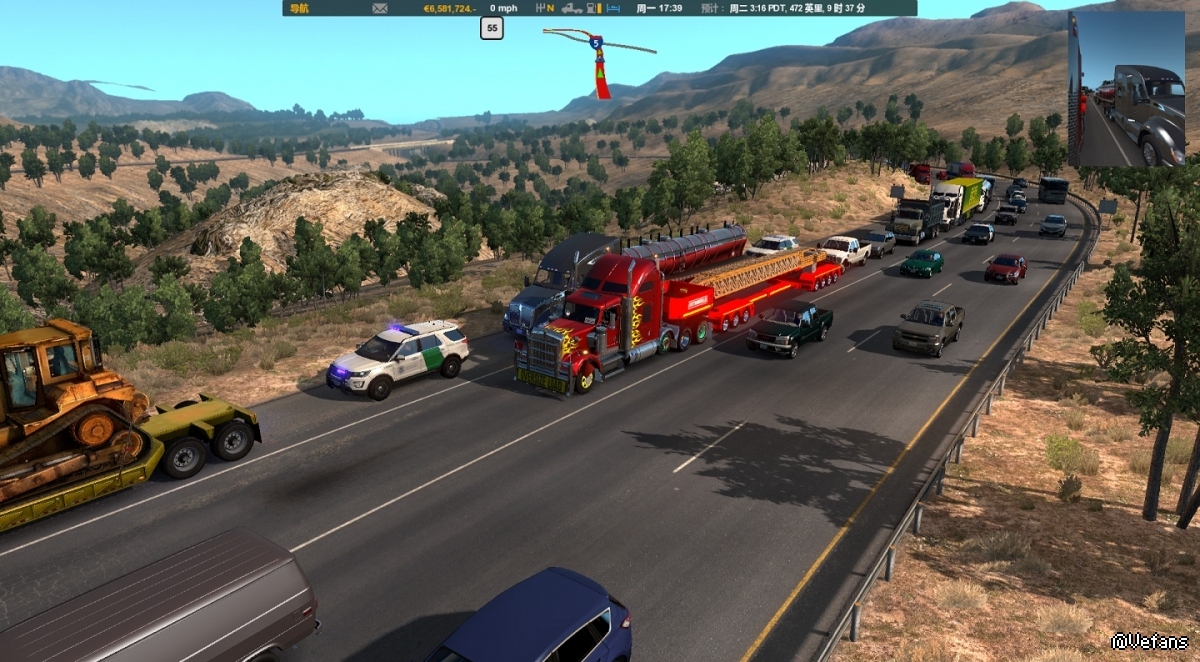Screen dimensions: 1200x662
Task: Open the navigation tab in the top bar
Action: [299, 8]
